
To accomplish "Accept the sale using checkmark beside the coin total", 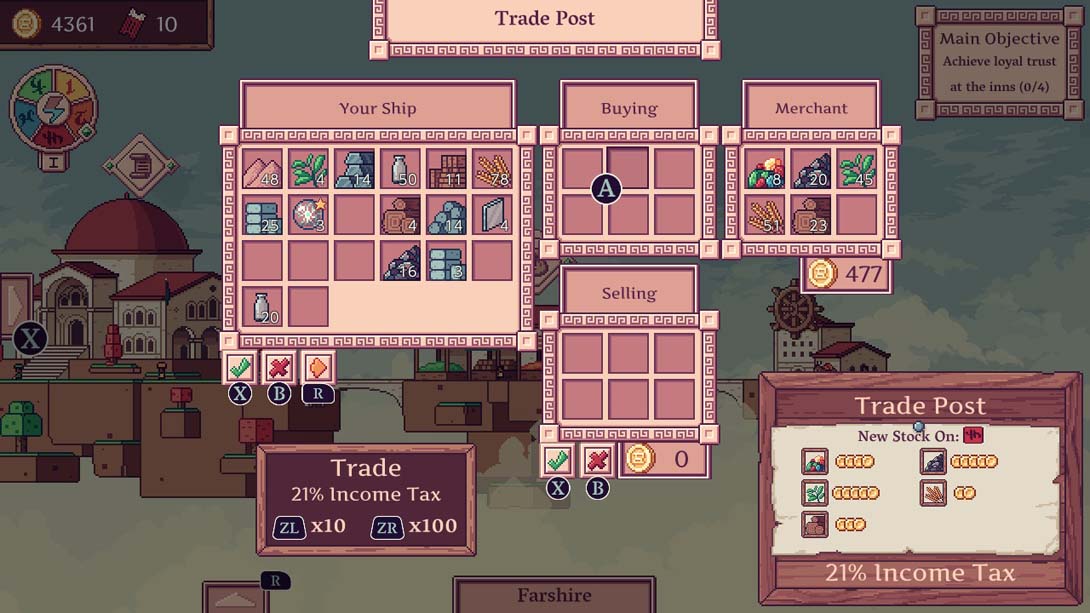I will (x=558, y=460).
